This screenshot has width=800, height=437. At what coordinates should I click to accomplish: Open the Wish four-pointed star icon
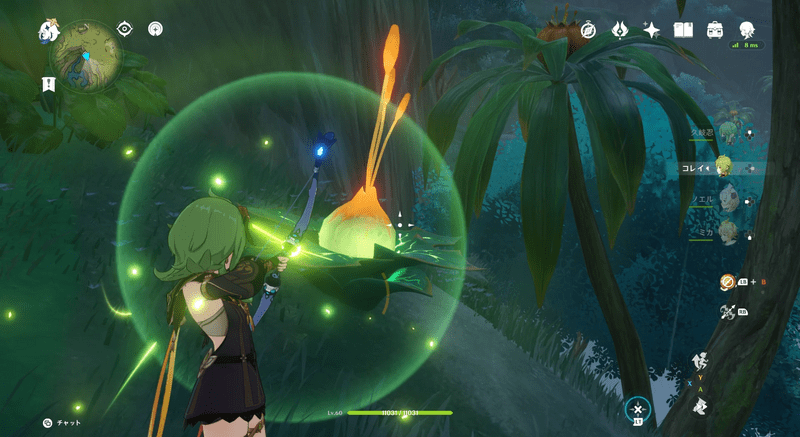pos(651,30)
